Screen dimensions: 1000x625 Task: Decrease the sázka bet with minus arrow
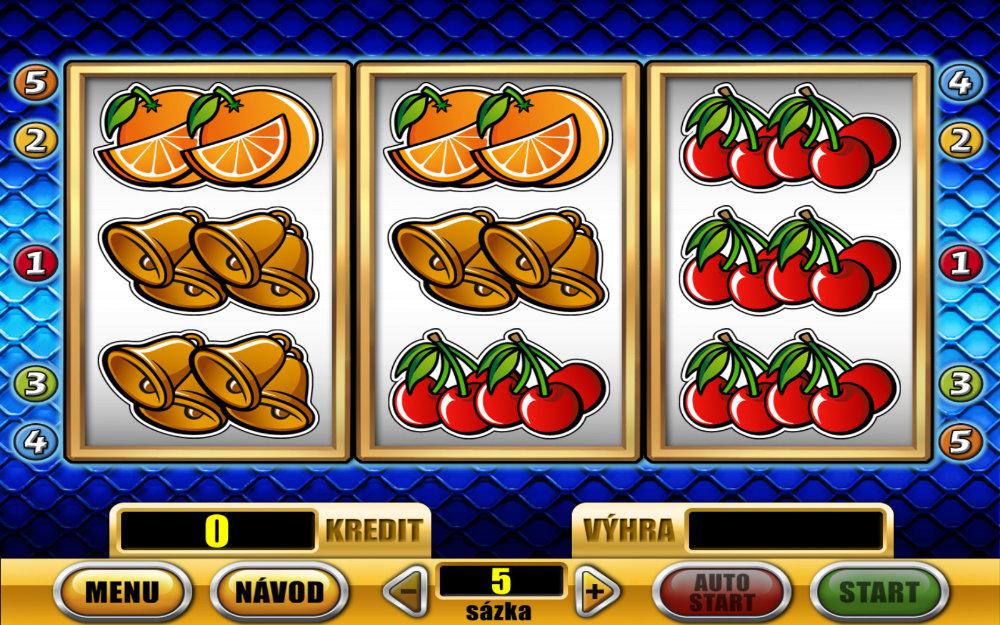(x=408, y=590)
